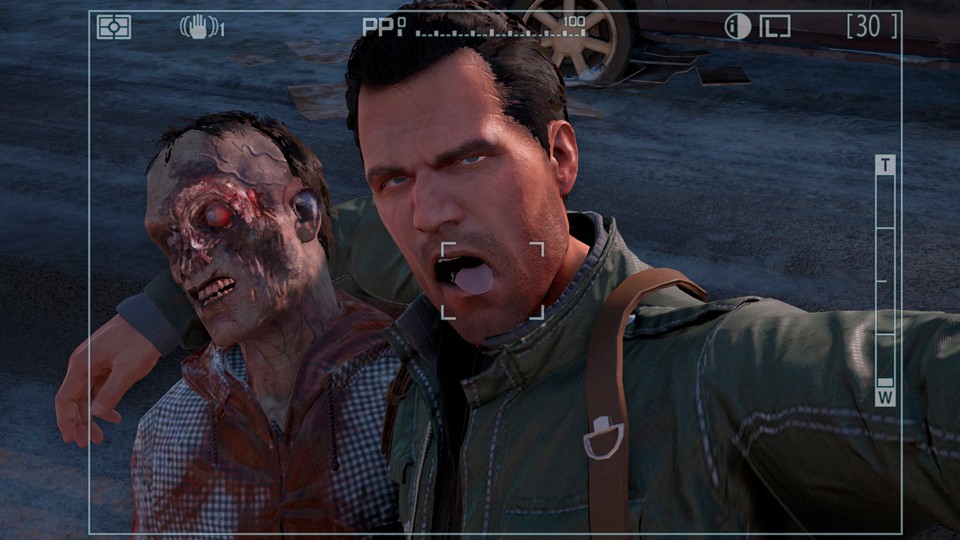Select the metering mode icon
The height and width of the screenshot is (540, 960).
(x=114, y=27)
